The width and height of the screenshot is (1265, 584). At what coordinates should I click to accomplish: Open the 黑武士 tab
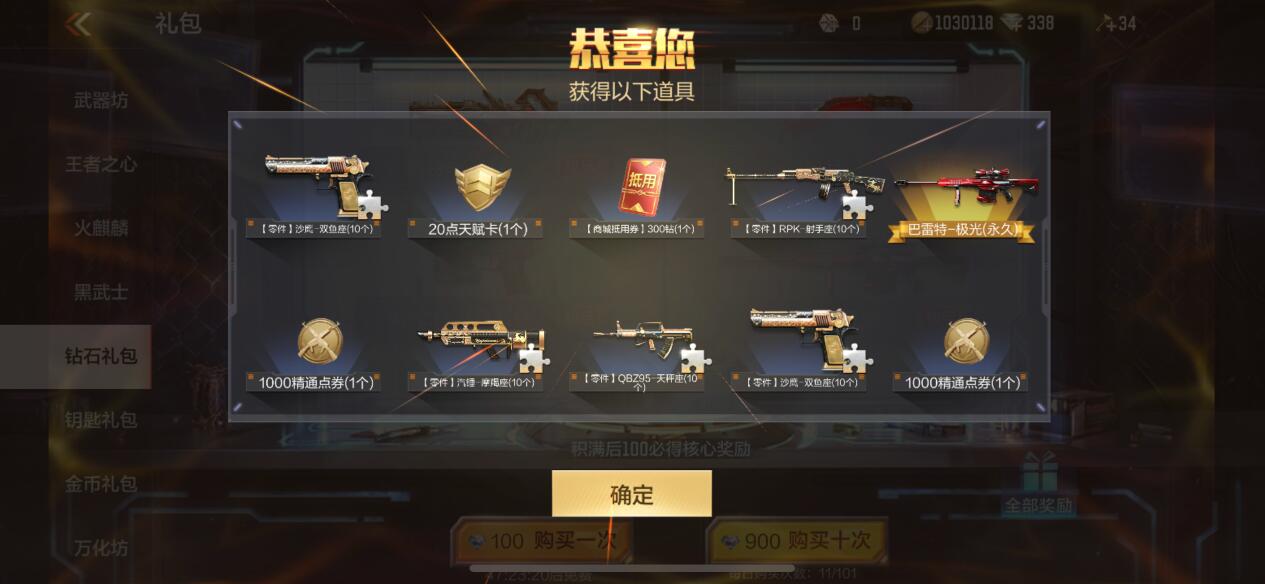tap(100, 292)
